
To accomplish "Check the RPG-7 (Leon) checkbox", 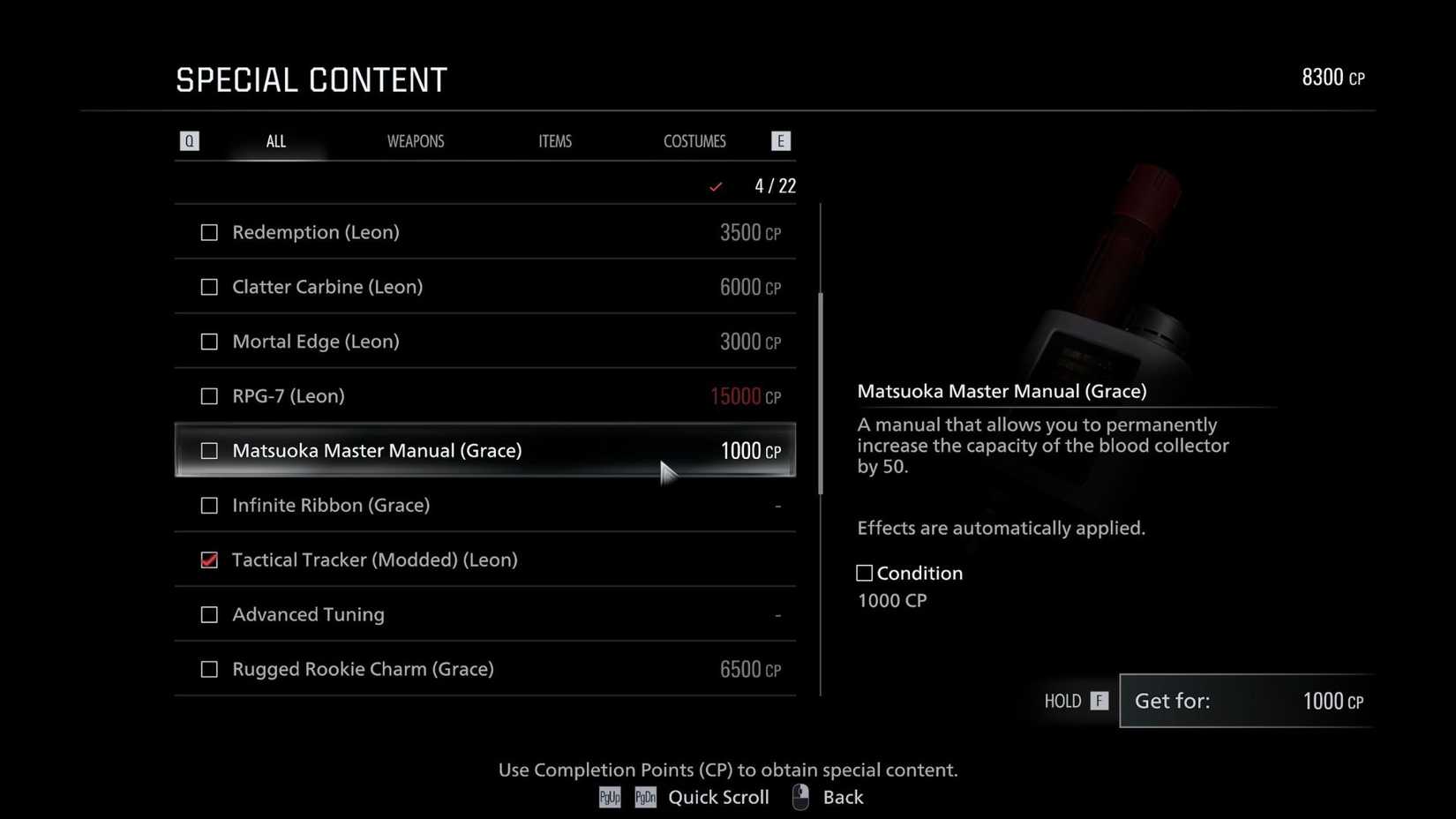I will 209,396.
